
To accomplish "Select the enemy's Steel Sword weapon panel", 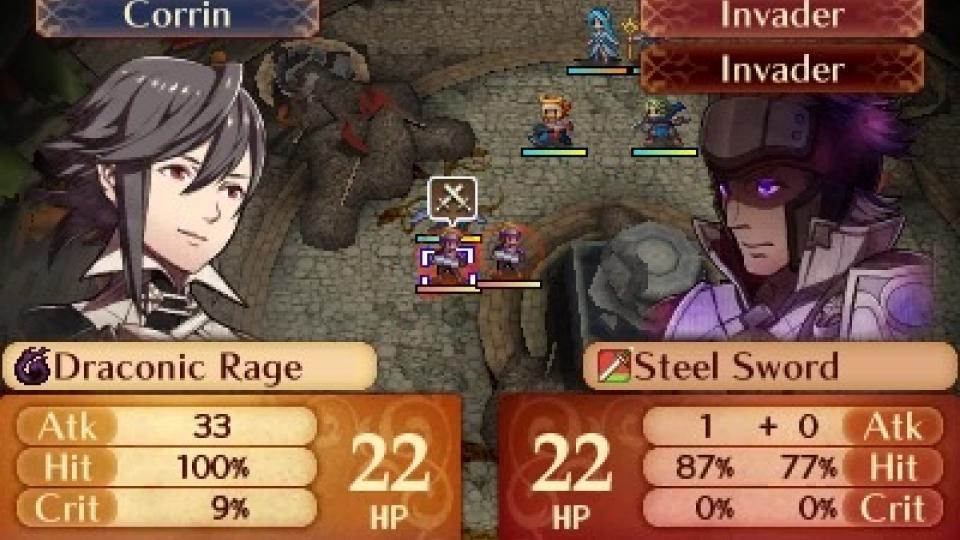I will (x=770, y=367).
